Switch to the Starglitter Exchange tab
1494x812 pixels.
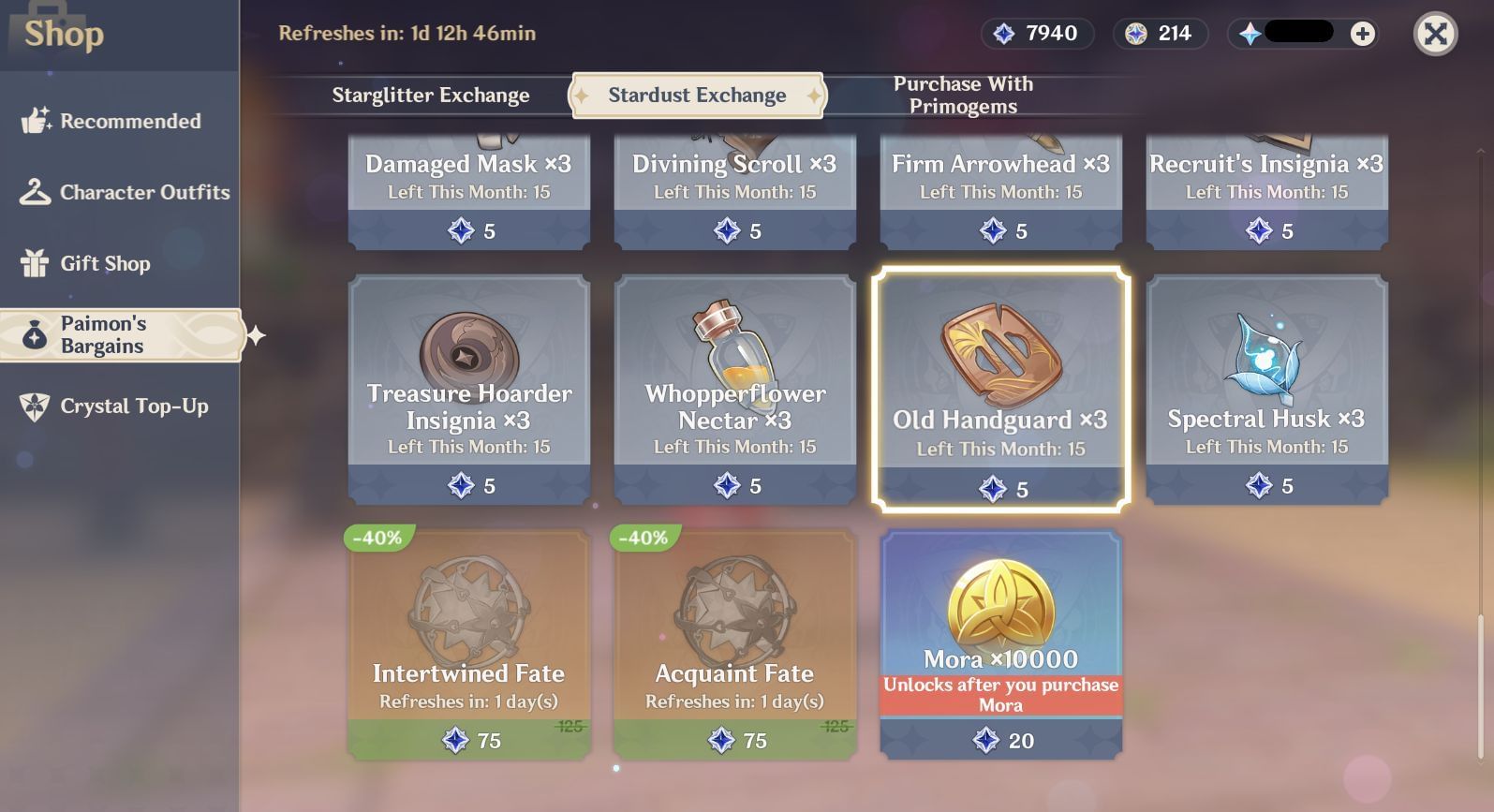[x=429, y=95]
